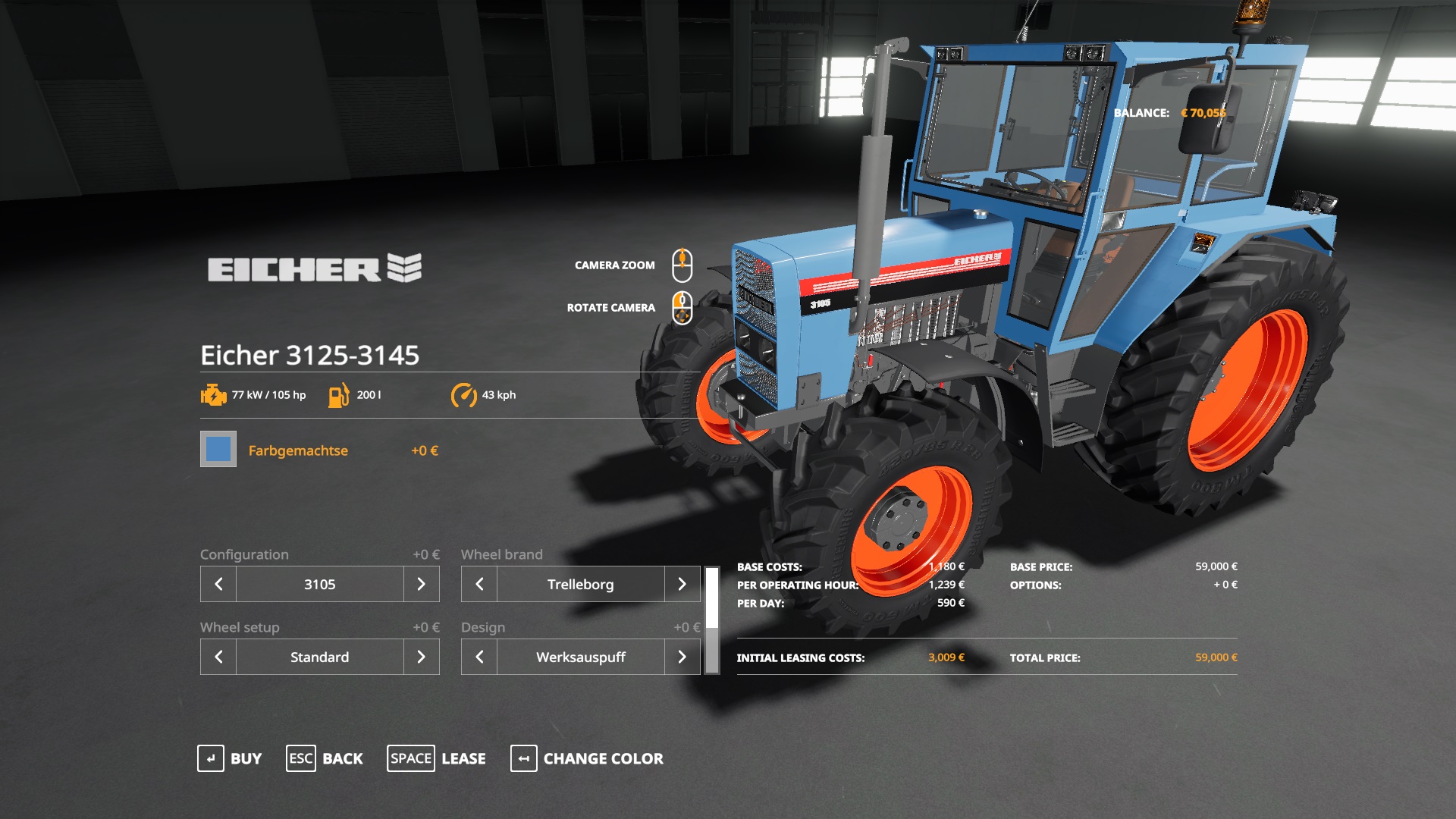Click the CHANGE COLOR arrow key icon
Image resolution: width=1456 pixels, height=819 pixels.
click(x=523, y=758)
